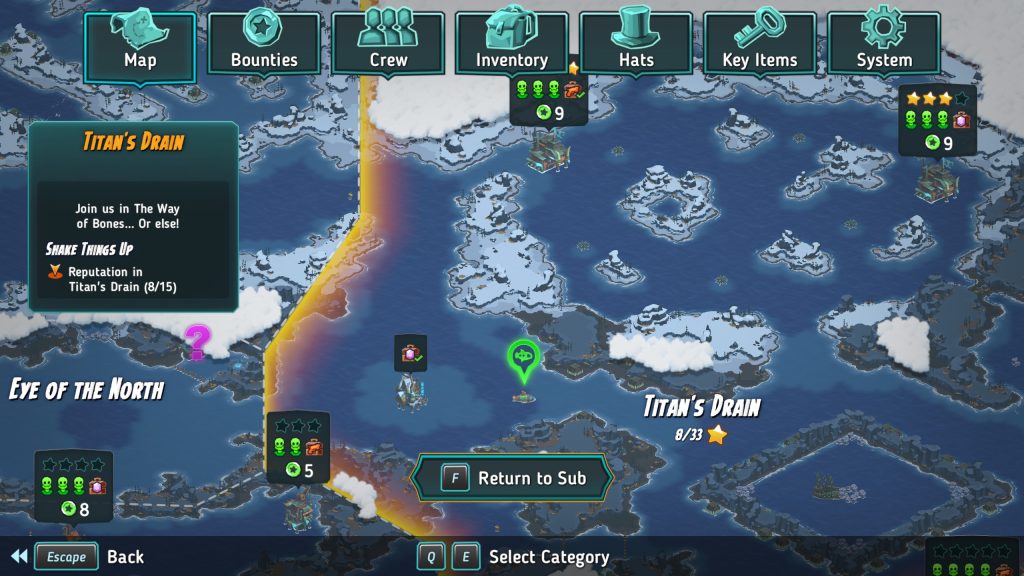The width and height of the screenshot is (1024, 576).
Task: Choose the mission marker costing 5
Action: [x=298, y=448]
